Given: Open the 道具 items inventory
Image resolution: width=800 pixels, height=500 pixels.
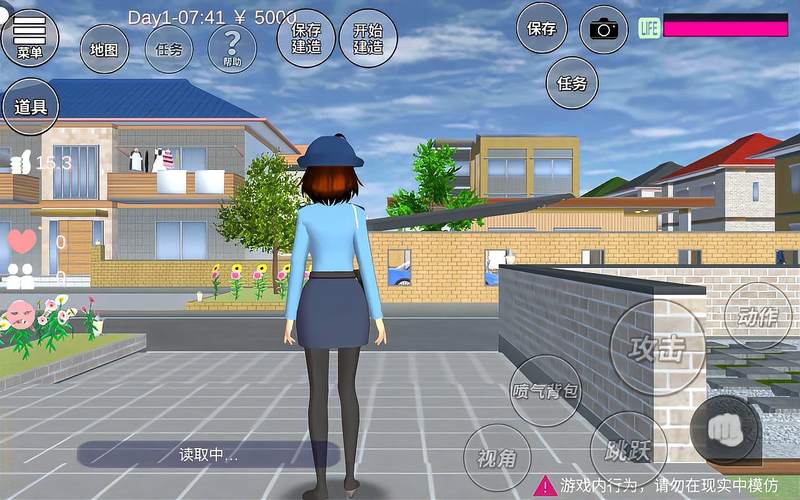Looking at the screenshot, I should (30, 105).
